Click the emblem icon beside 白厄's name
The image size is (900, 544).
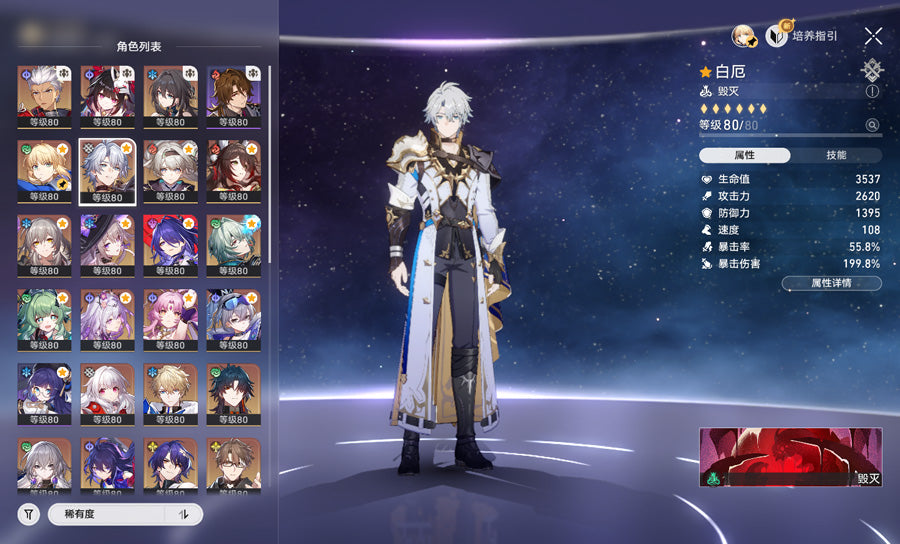(x=872, y=70)
